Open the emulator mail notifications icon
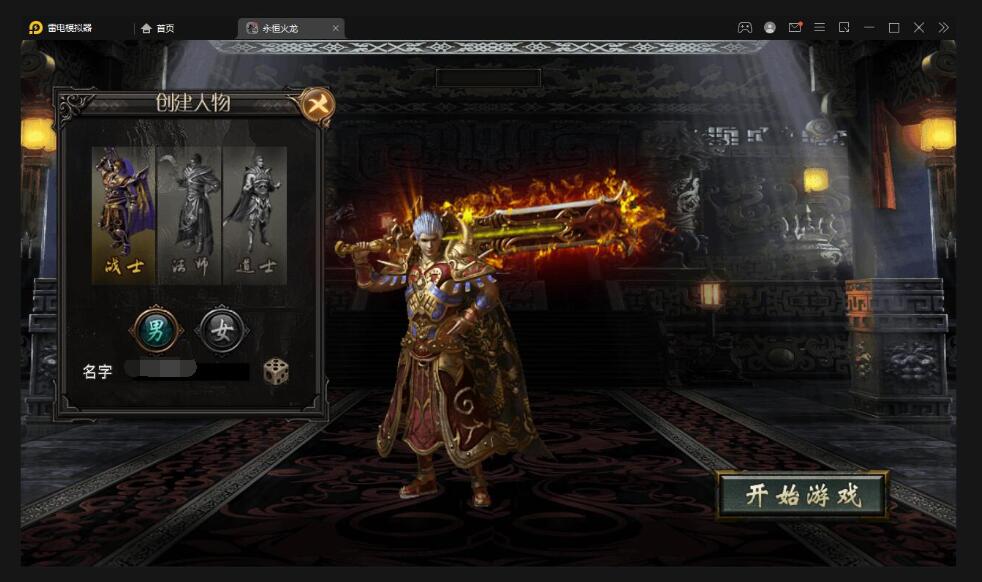This screenshot has height=582, width=982. tap(795, 28)
